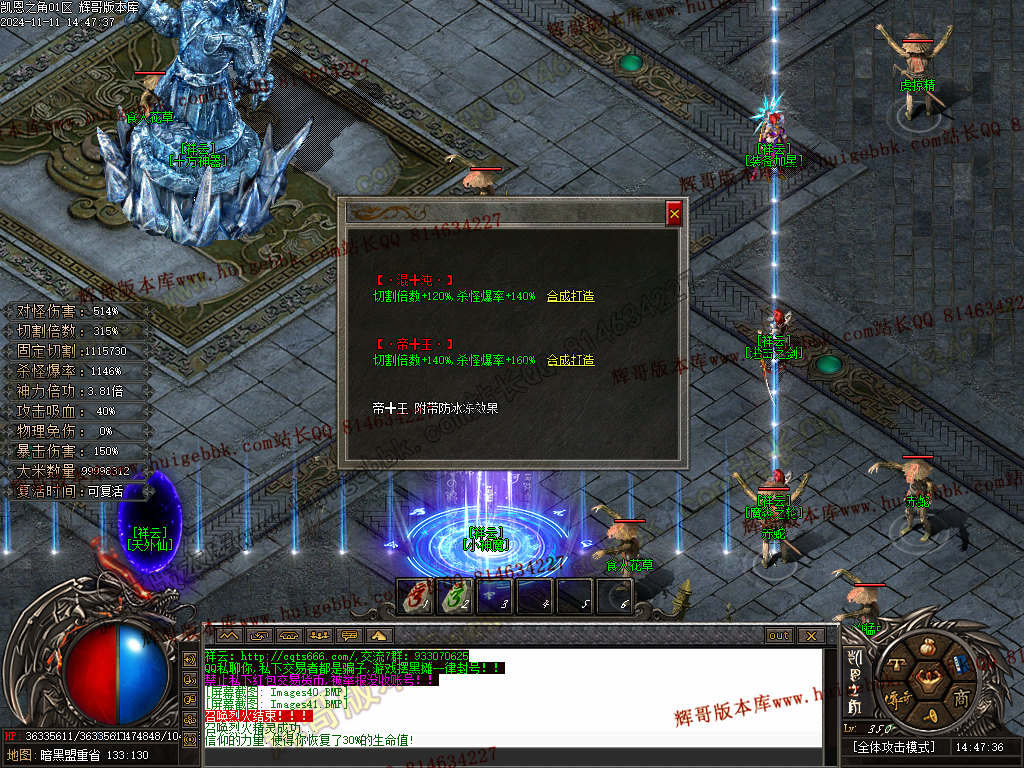Open the bag from the money pouch icon
Viewport: 1024px width, 768px height.
coord(926,646)
